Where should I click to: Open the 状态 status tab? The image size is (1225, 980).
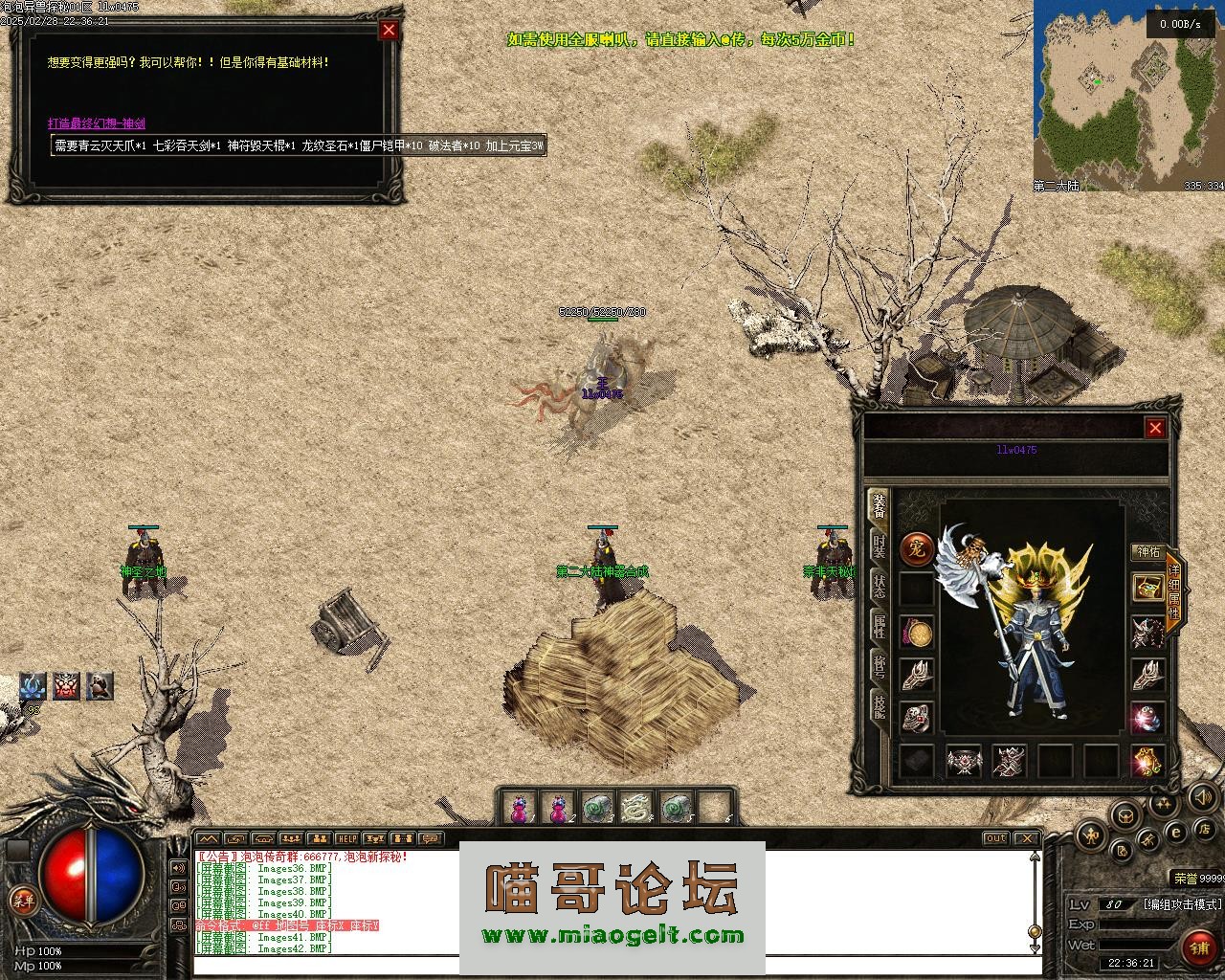point(878,586)
